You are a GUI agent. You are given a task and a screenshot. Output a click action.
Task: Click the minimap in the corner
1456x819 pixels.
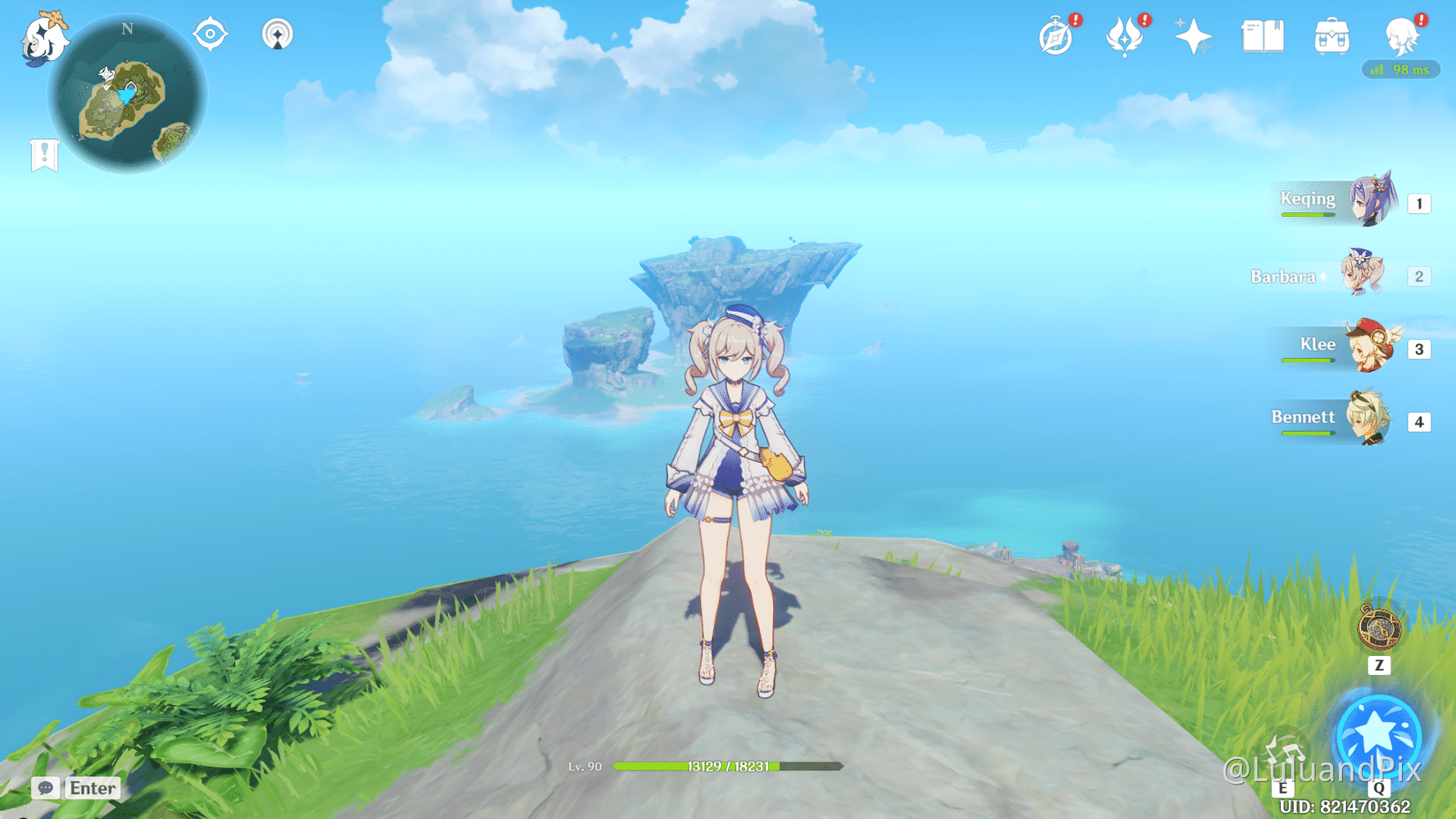click(131, 94)
